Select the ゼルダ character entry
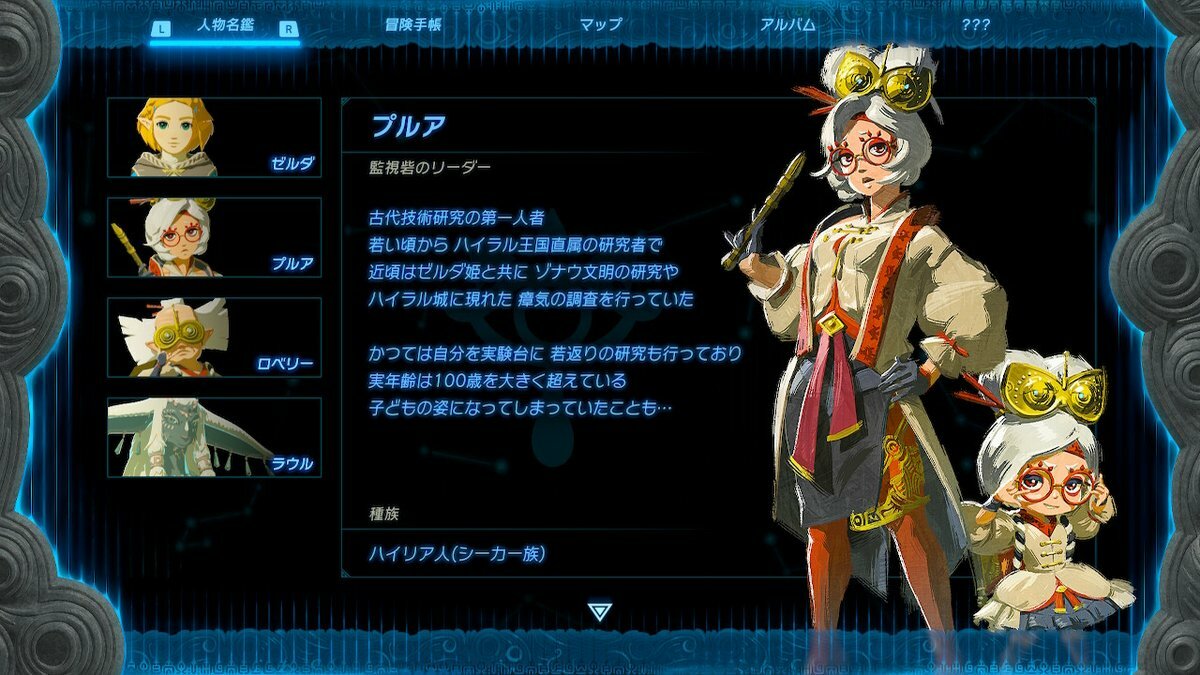 tap(214, 137)
